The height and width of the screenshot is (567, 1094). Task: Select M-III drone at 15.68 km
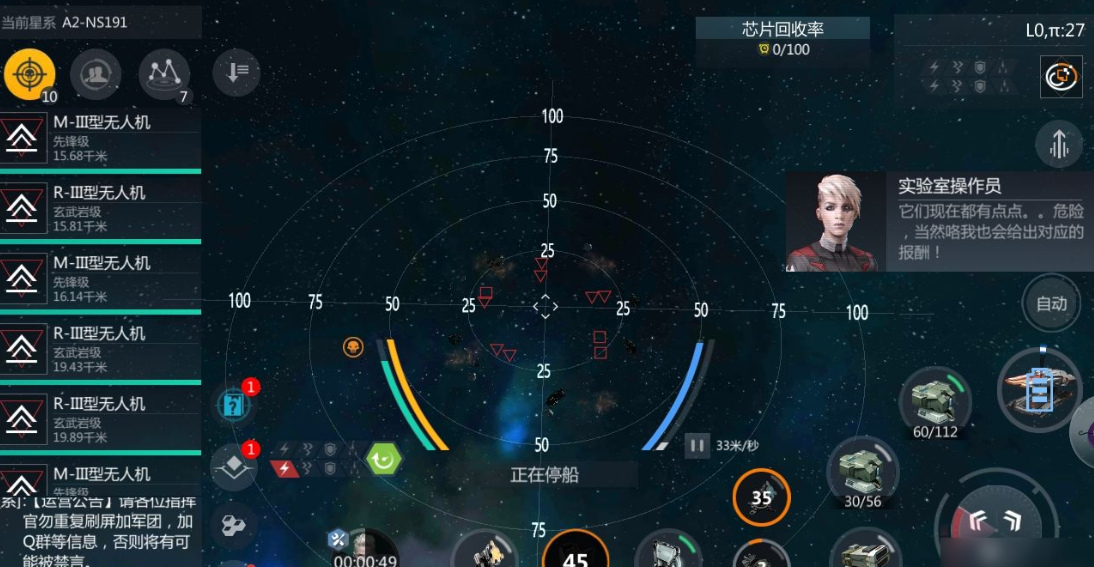[x=100, y=138]
